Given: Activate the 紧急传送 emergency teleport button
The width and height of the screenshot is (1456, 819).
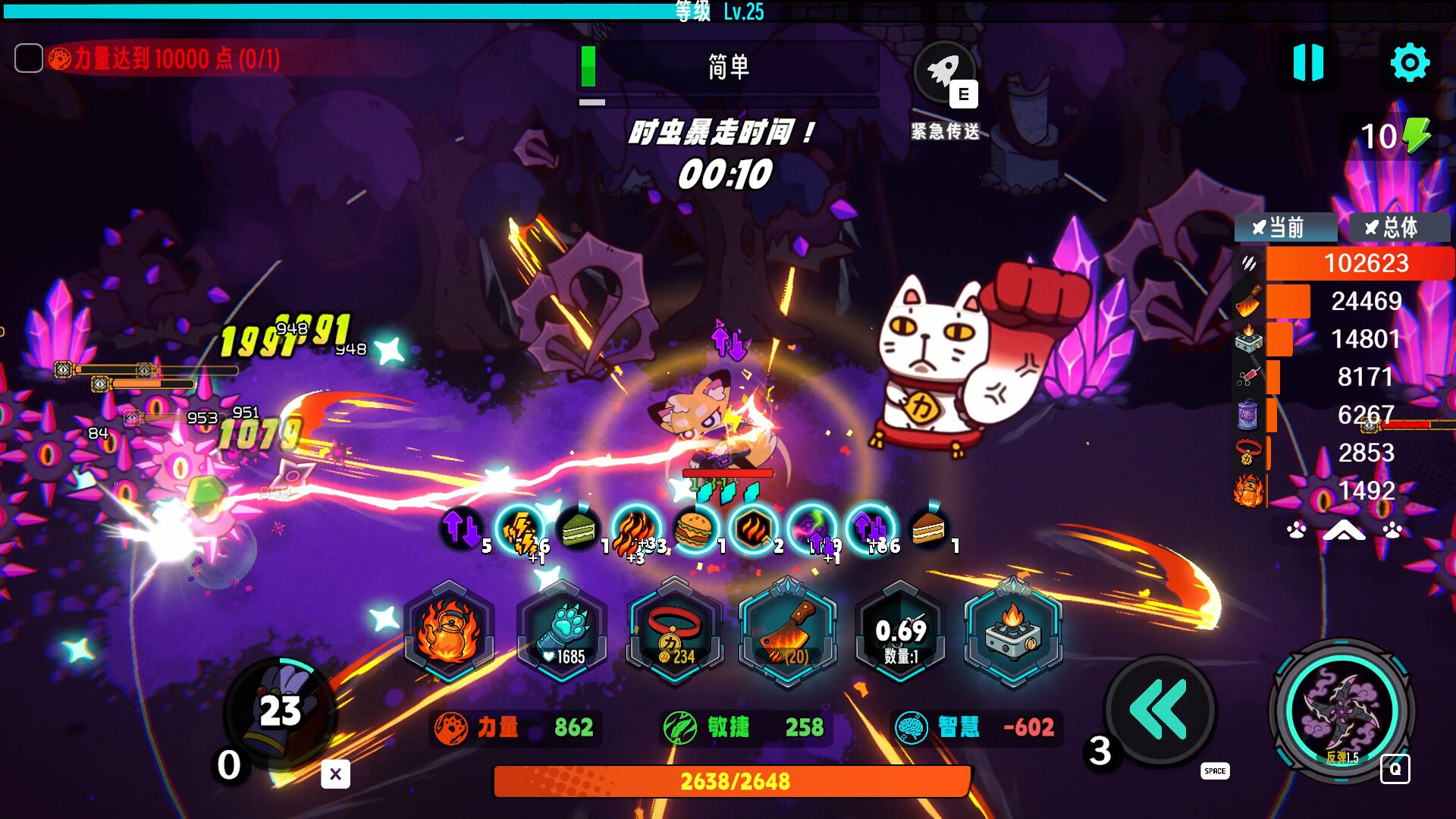Looking at the screenshot, I should coord(943,74).
